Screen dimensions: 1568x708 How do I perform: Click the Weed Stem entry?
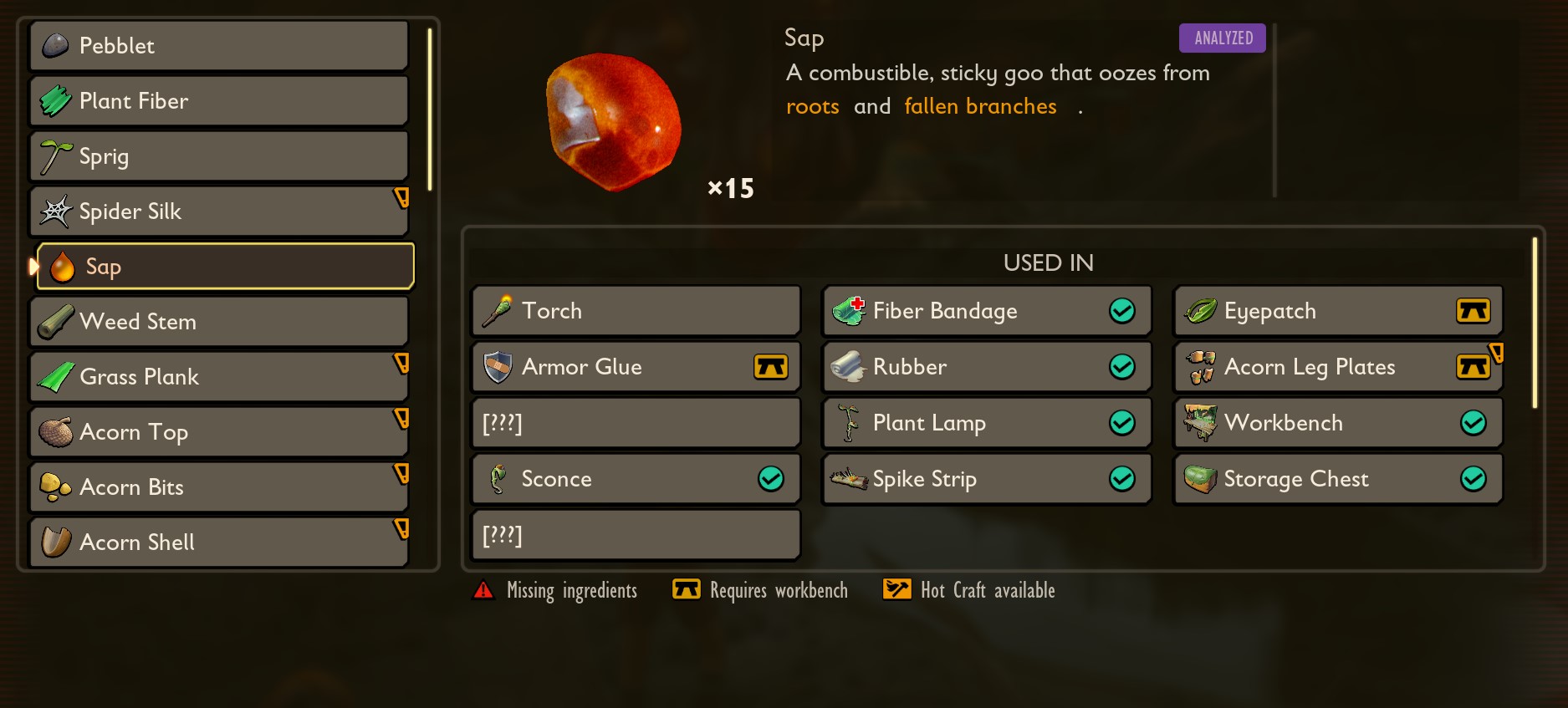(x=219, y=322)
